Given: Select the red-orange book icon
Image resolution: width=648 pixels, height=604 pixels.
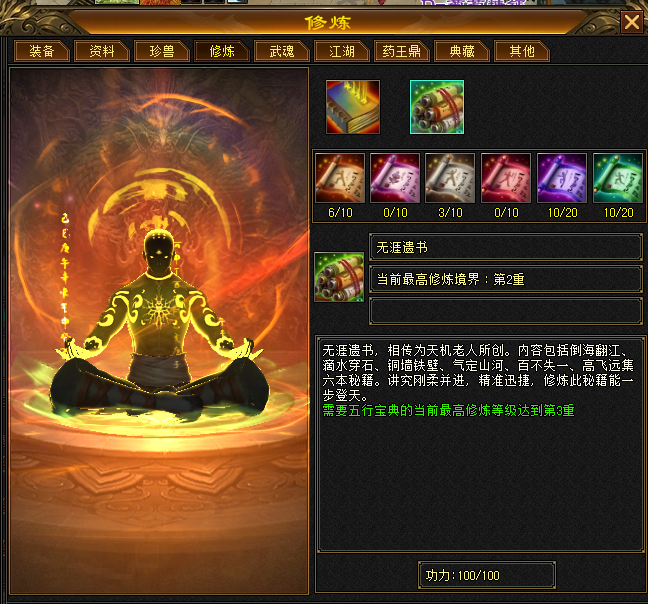Looking at the screenshot, I should [352, 107].
